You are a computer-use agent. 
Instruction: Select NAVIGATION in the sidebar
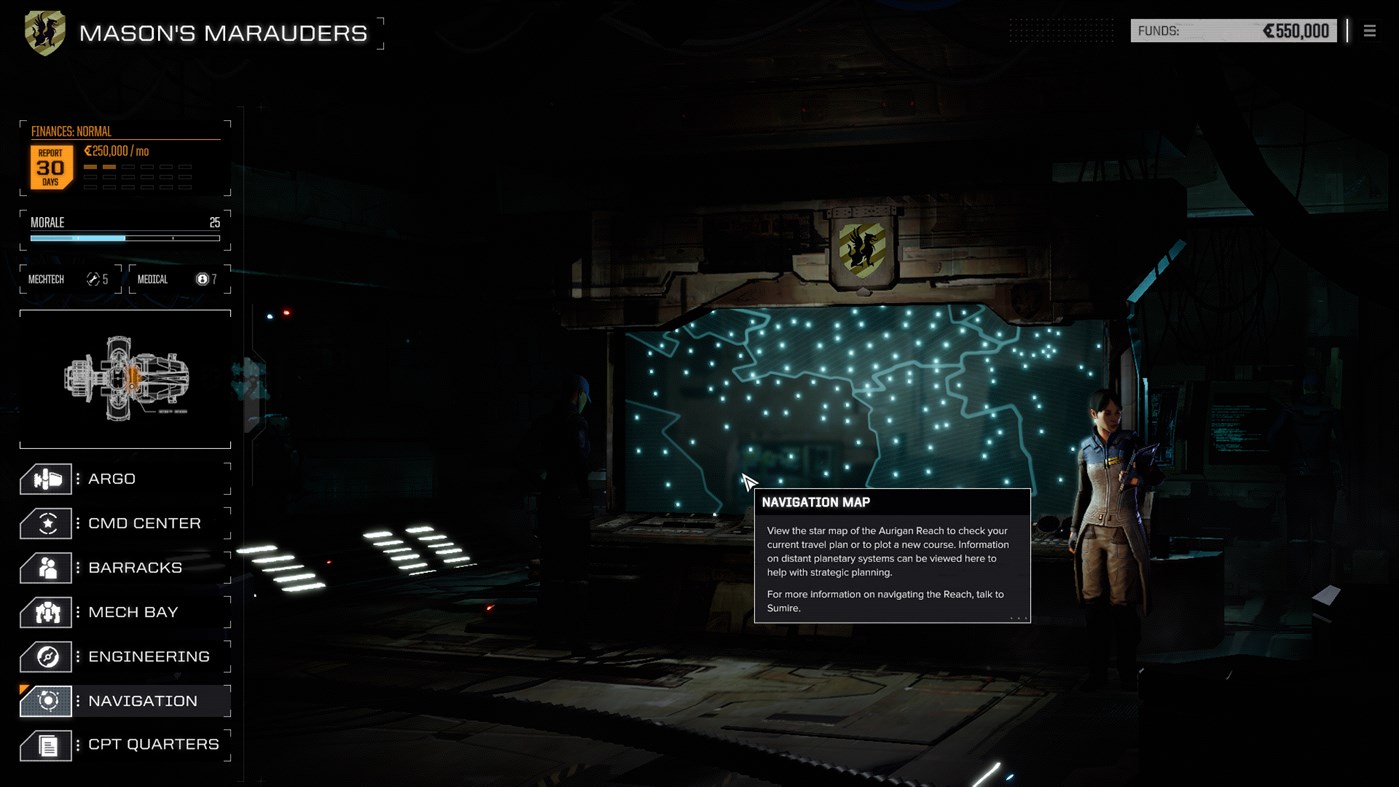point(143,700)
